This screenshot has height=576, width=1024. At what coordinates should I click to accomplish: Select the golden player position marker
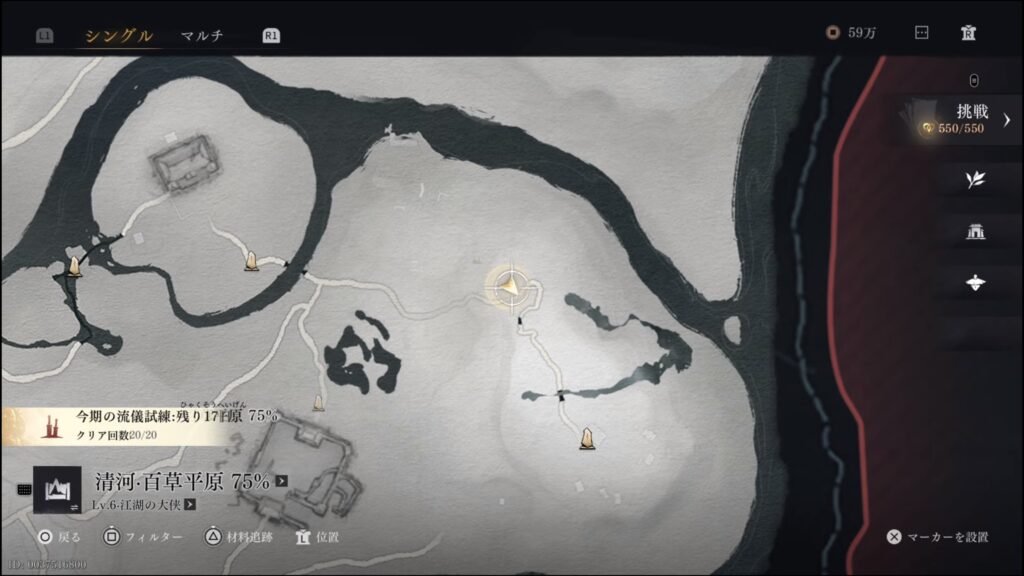tap(512, 287)
